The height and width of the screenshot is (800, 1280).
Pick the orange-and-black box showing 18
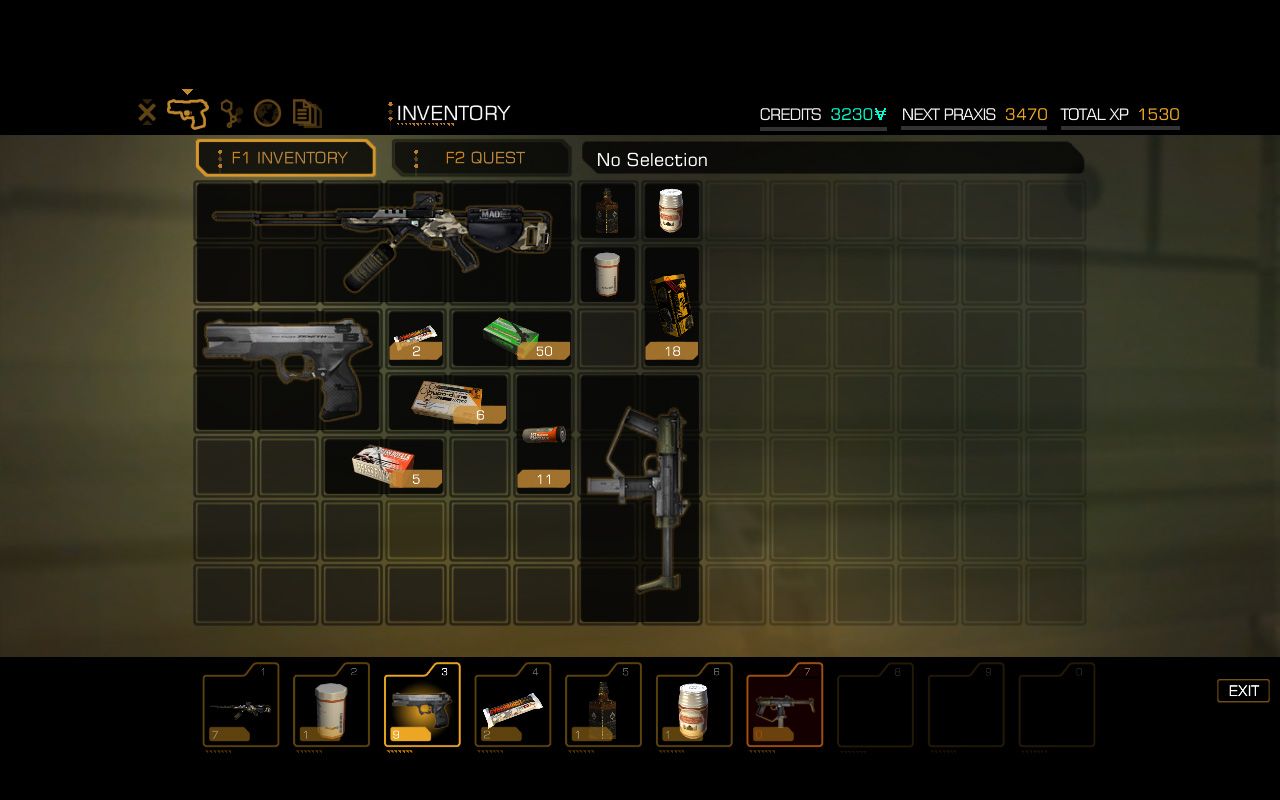671,306
